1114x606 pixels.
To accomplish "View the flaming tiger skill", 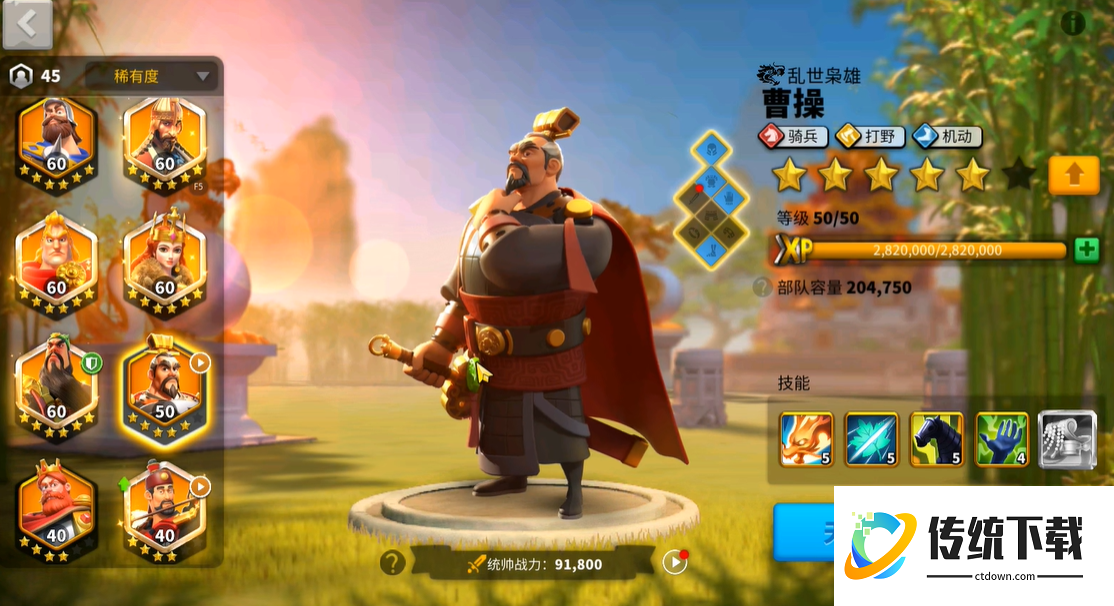I will click(806, 439).
